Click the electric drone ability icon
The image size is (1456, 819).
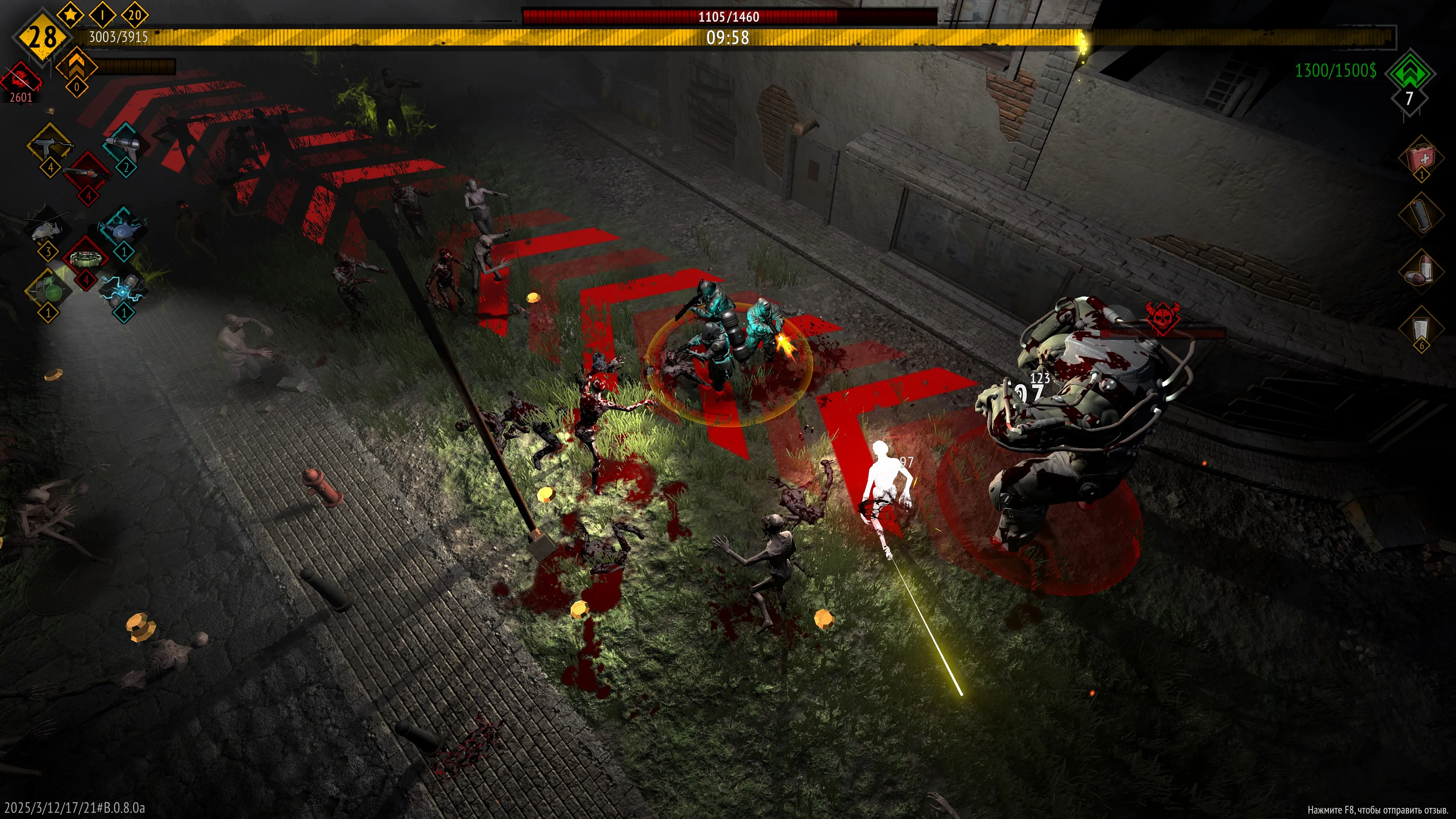(x=124, y=229)
